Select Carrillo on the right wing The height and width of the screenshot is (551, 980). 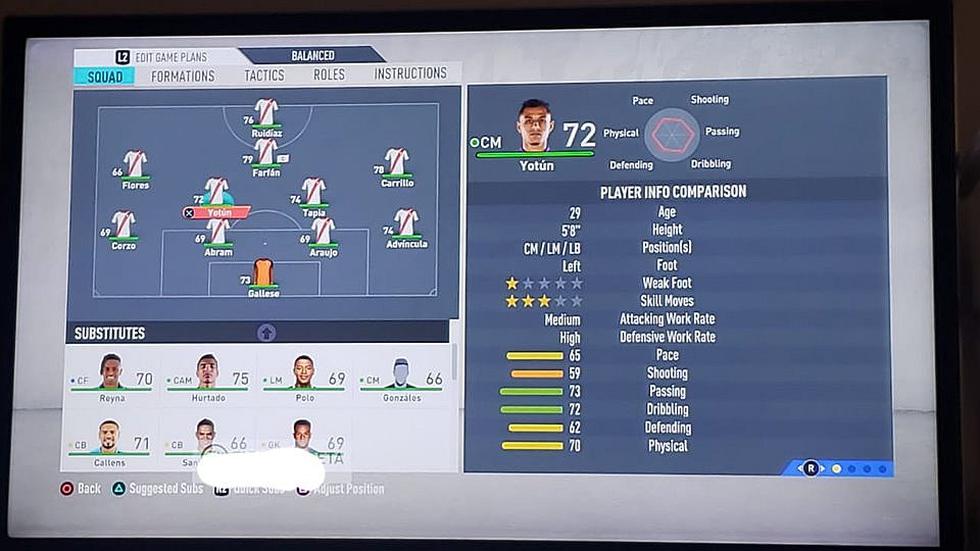397,163
